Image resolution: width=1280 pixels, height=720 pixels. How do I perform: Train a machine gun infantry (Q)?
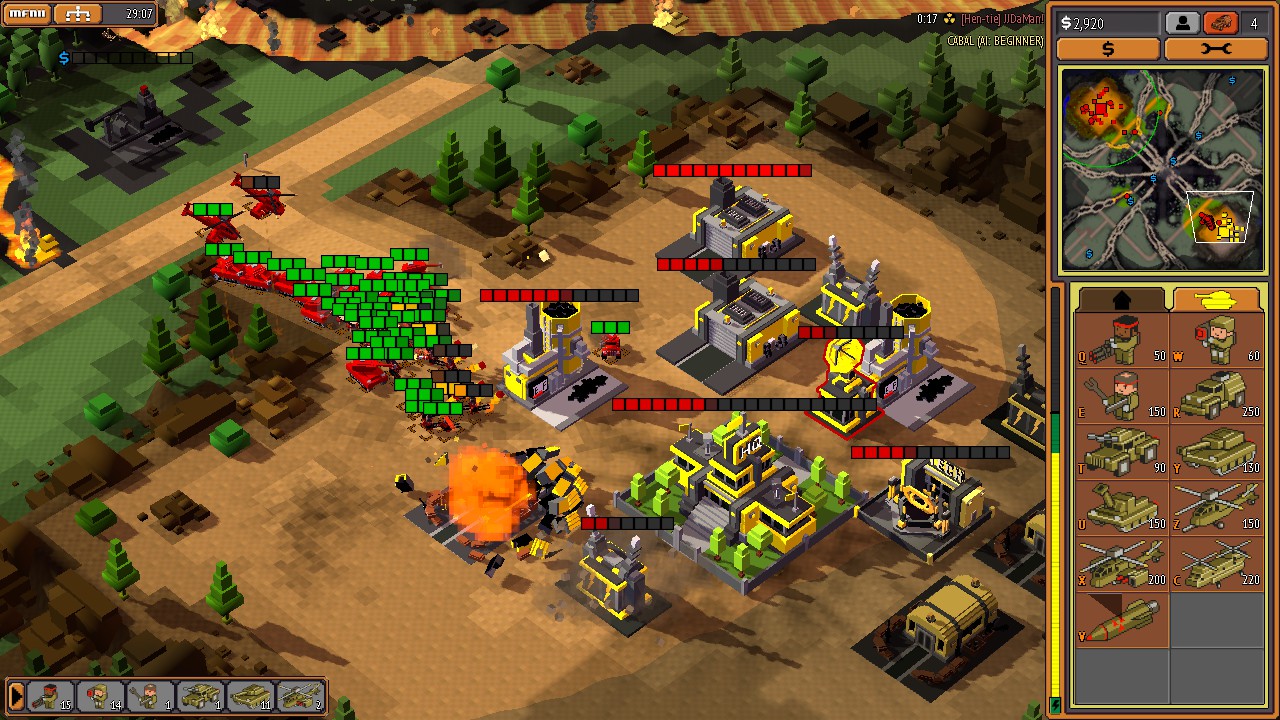pyautogui.click(x=1120, y=345)
